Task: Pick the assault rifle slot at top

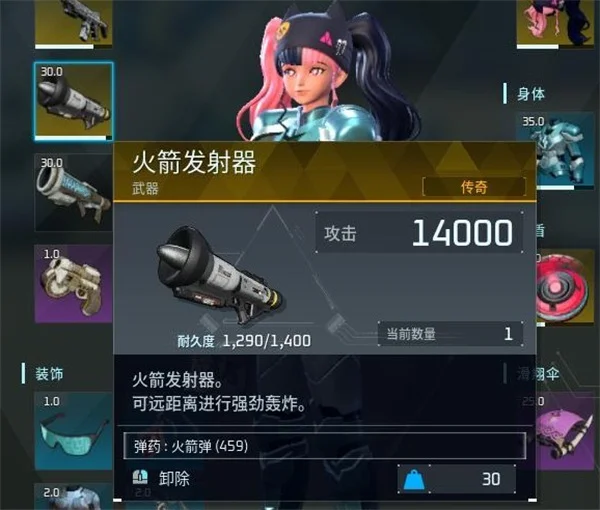Action: pyautogui.click(x=73, y=22)
